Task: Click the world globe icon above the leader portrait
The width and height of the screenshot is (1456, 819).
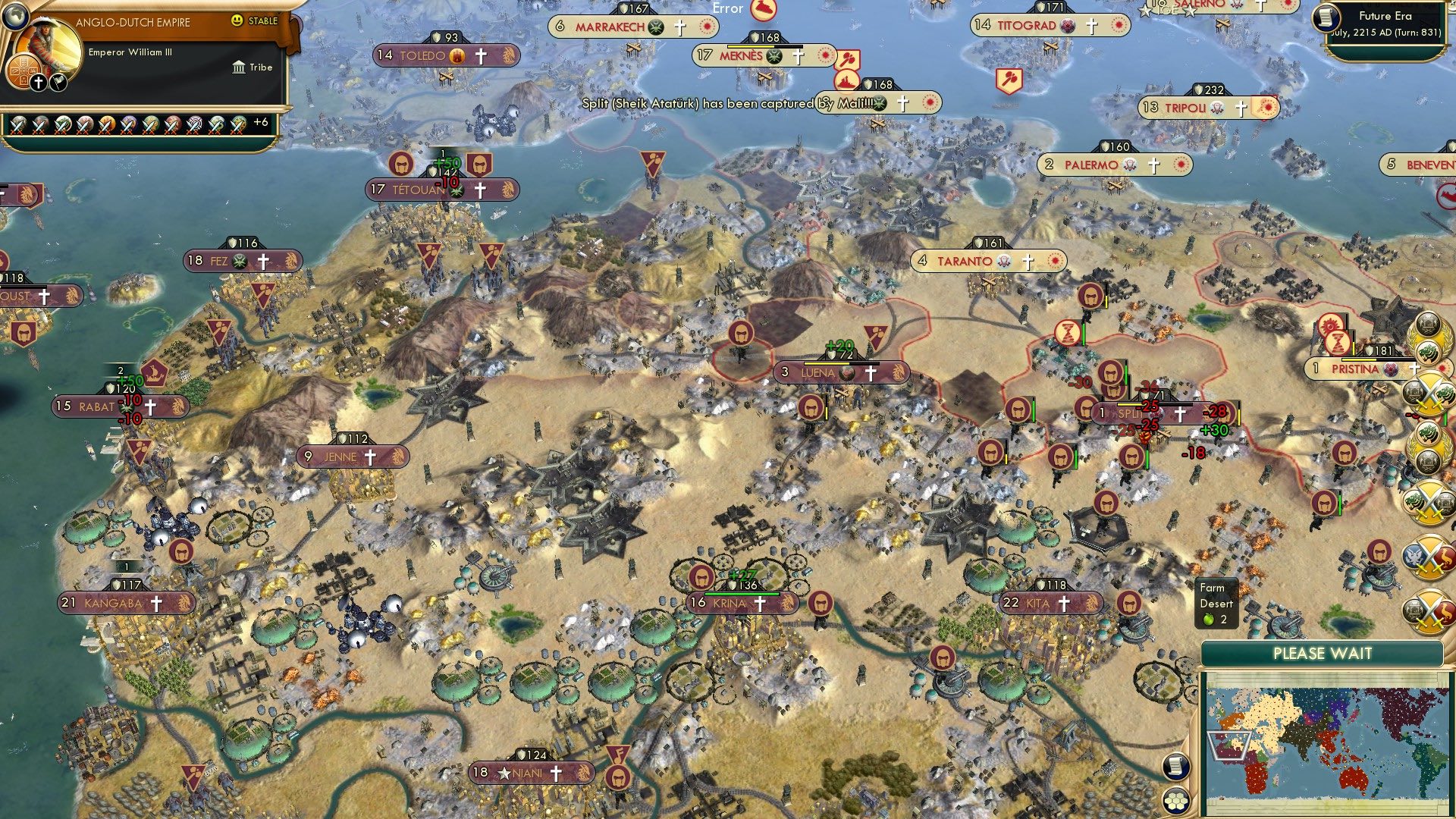Action: point(17,17)
